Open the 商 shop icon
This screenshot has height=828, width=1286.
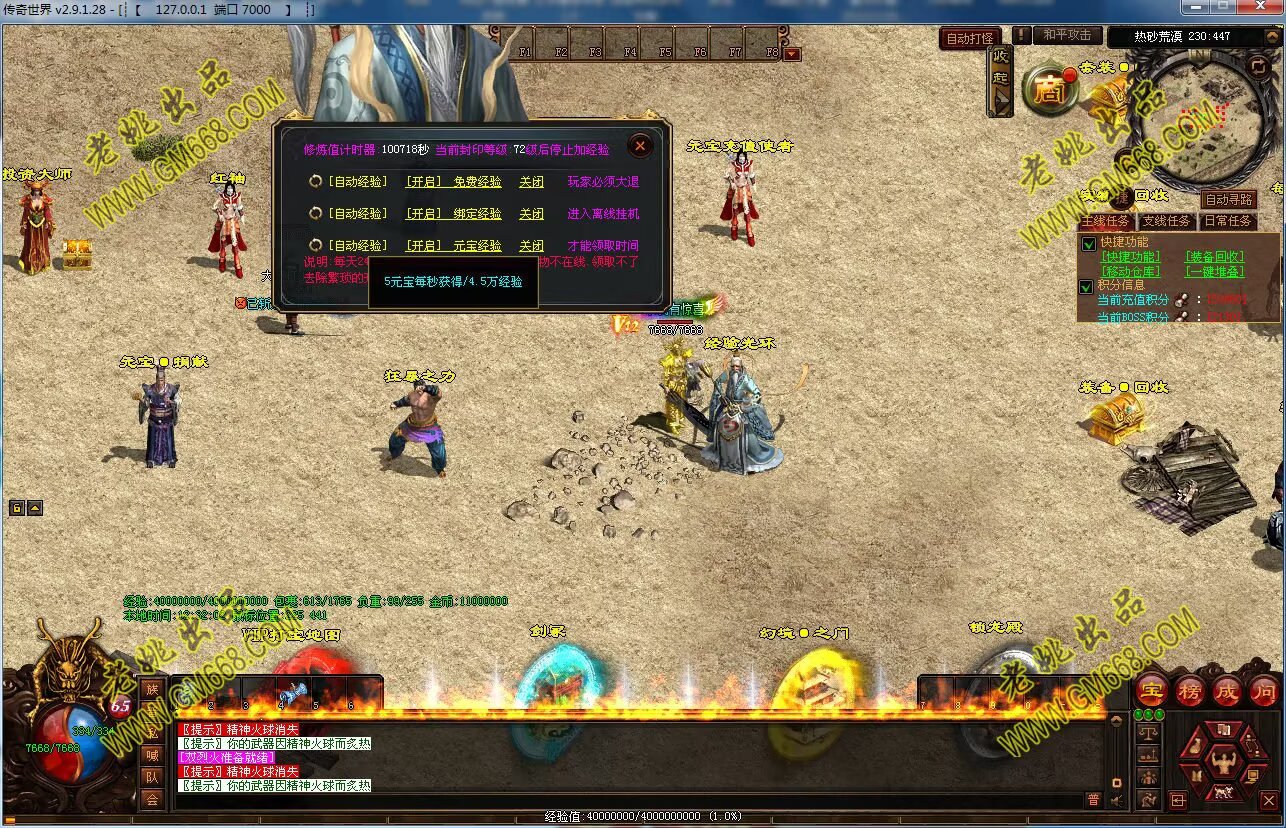click(1050, 91)
